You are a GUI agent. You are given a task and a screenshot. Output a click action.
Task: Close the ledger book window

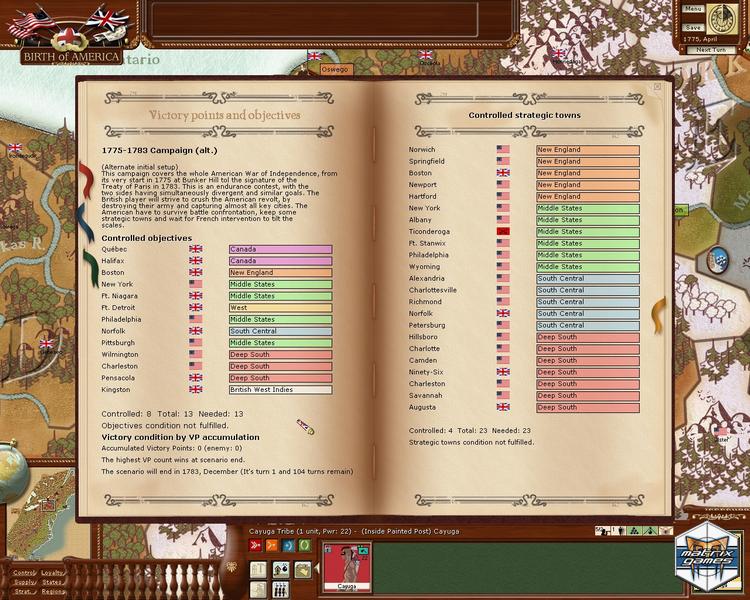click(657, 87)
